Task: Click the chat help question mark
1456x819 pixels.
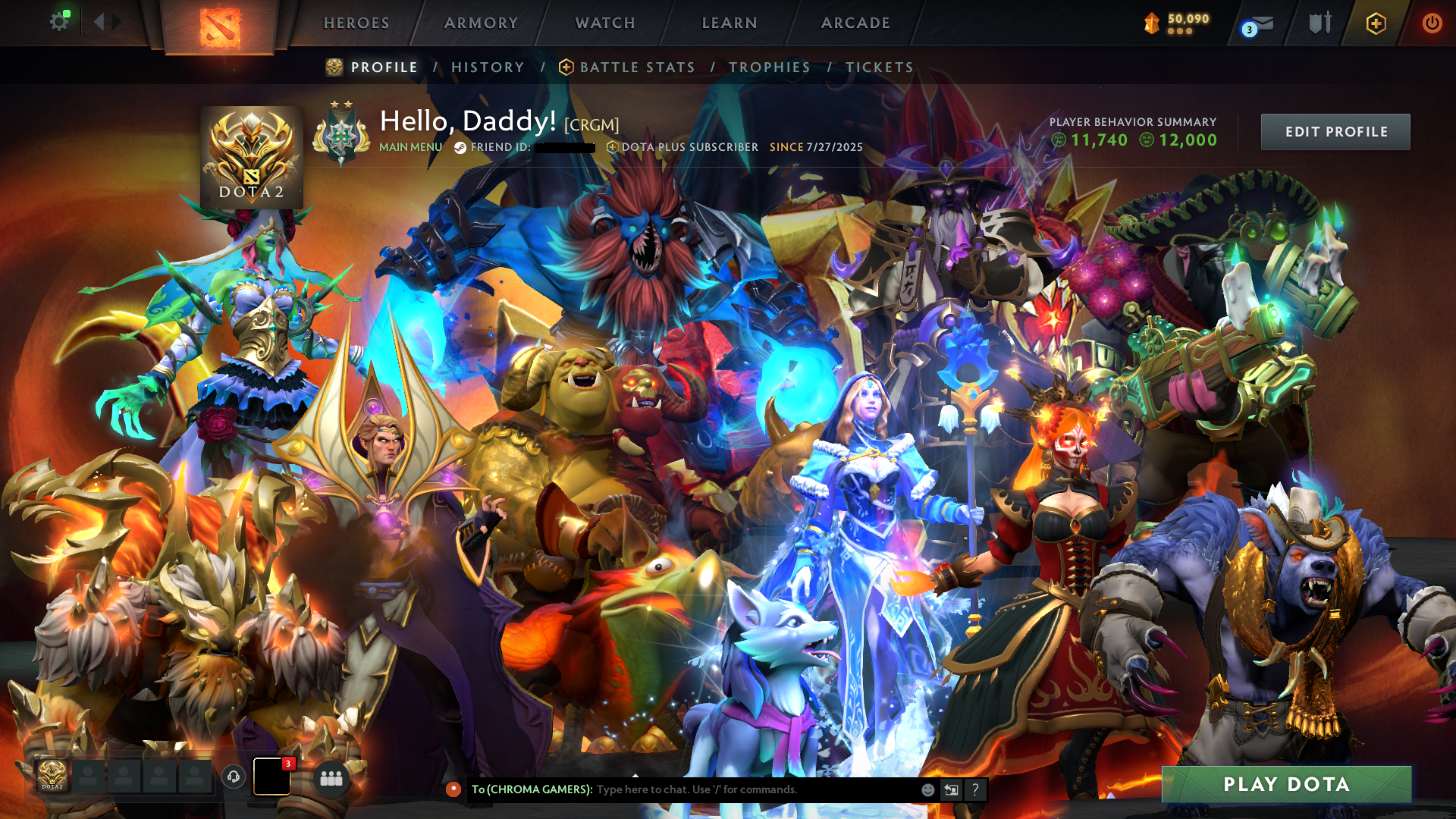Action: tap(975, 789)
